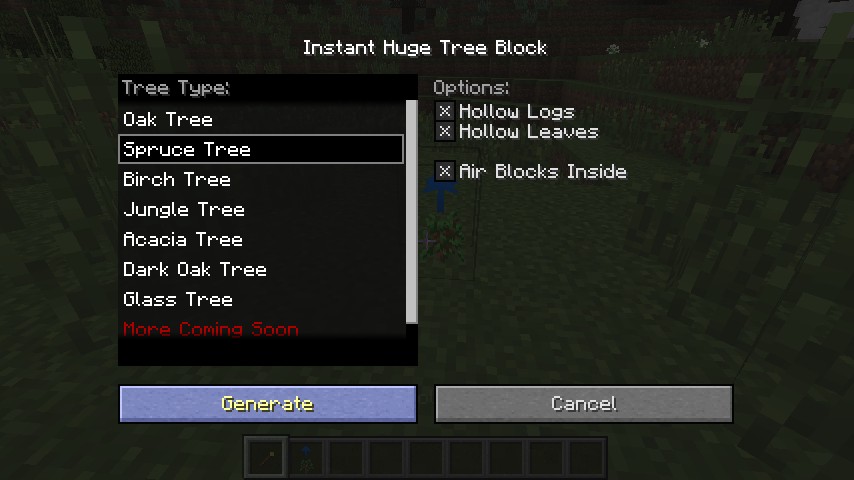
Task: Click the Generate button
Action: pyautogui.click(x=267, y=404)
